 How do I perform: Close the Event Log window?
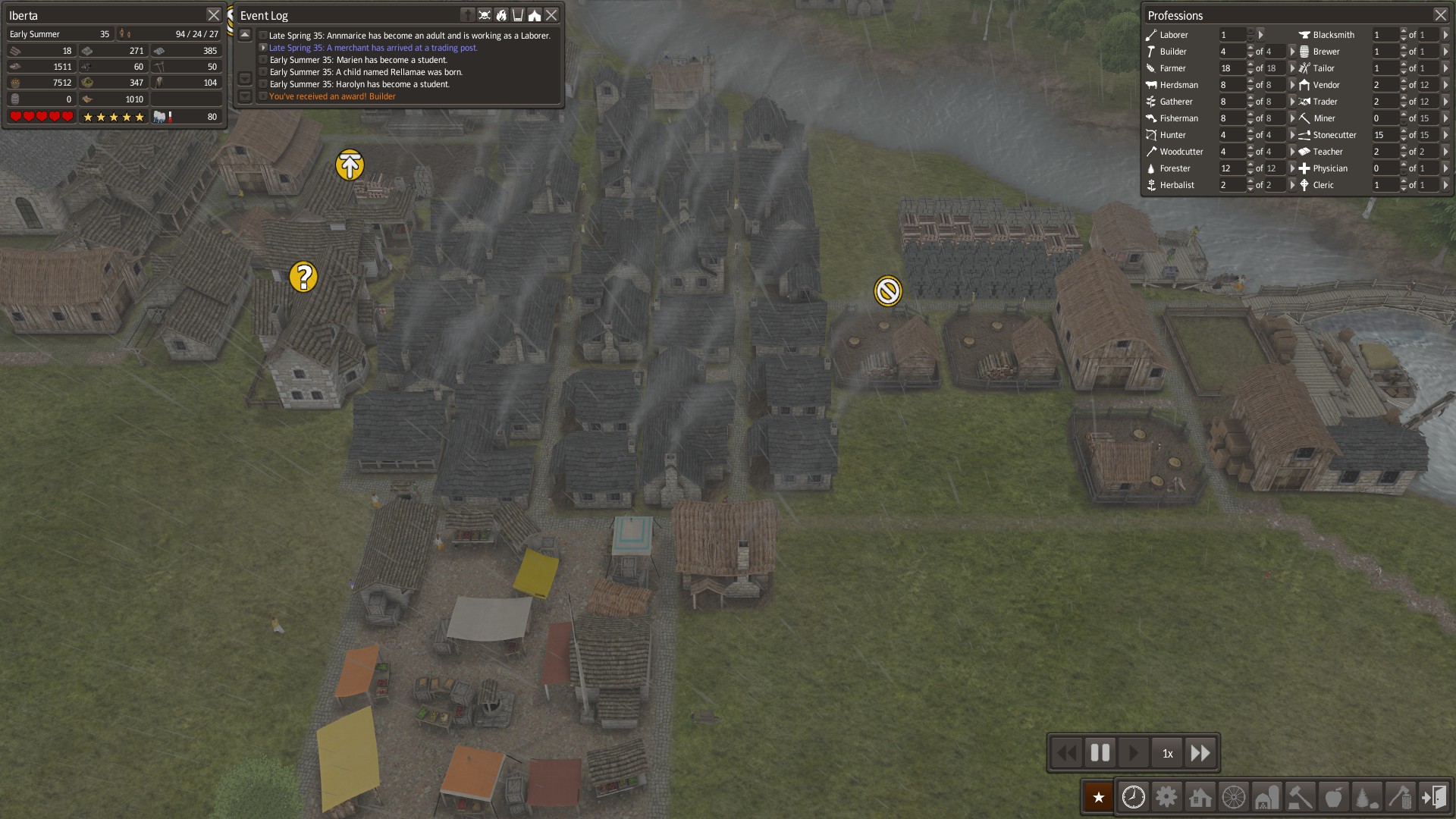point(551,15)
